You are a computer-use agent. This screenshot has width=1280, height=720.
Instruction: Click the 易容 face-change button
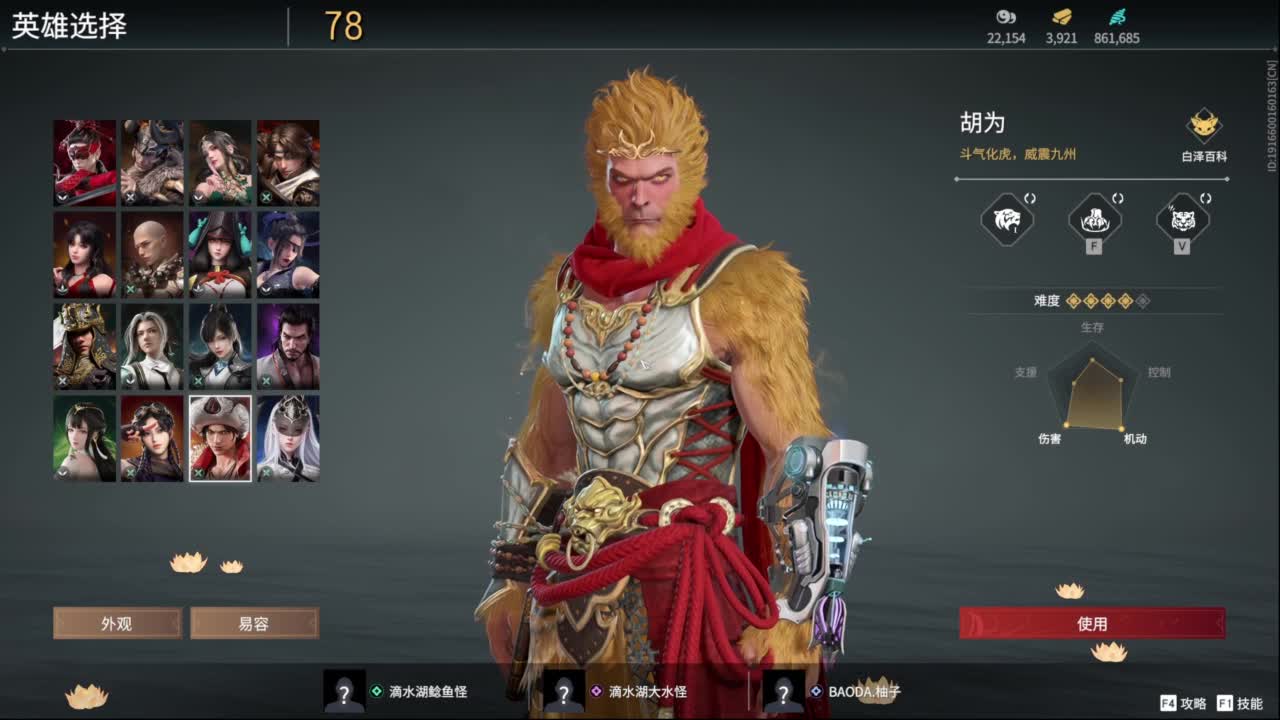coord(252,623)
